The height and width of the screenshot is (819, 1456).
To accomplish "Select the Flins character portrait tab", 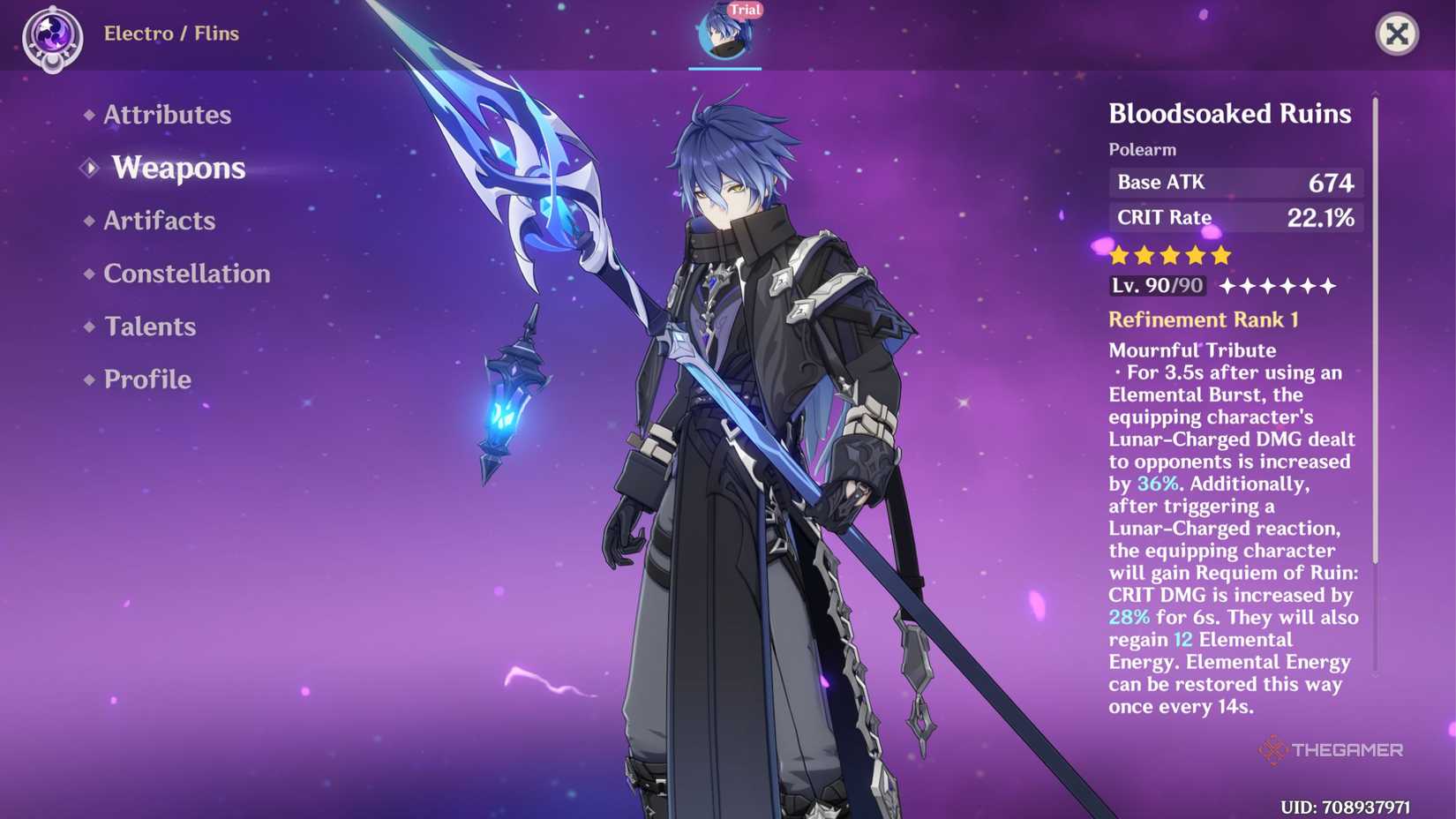I will tap(725, 34).
